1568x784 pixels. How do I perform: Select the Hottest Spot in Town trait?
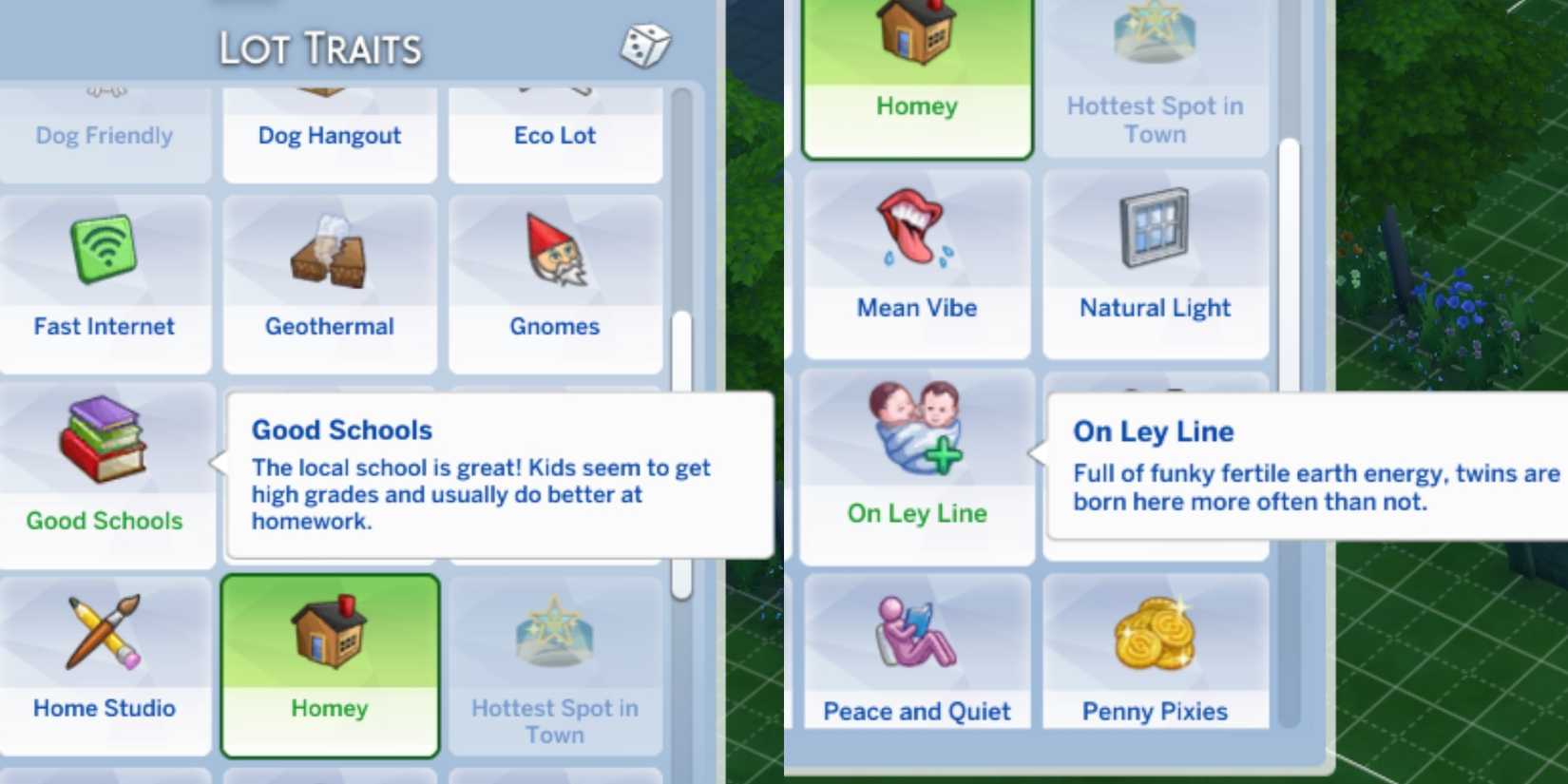[x=555, y=665]
